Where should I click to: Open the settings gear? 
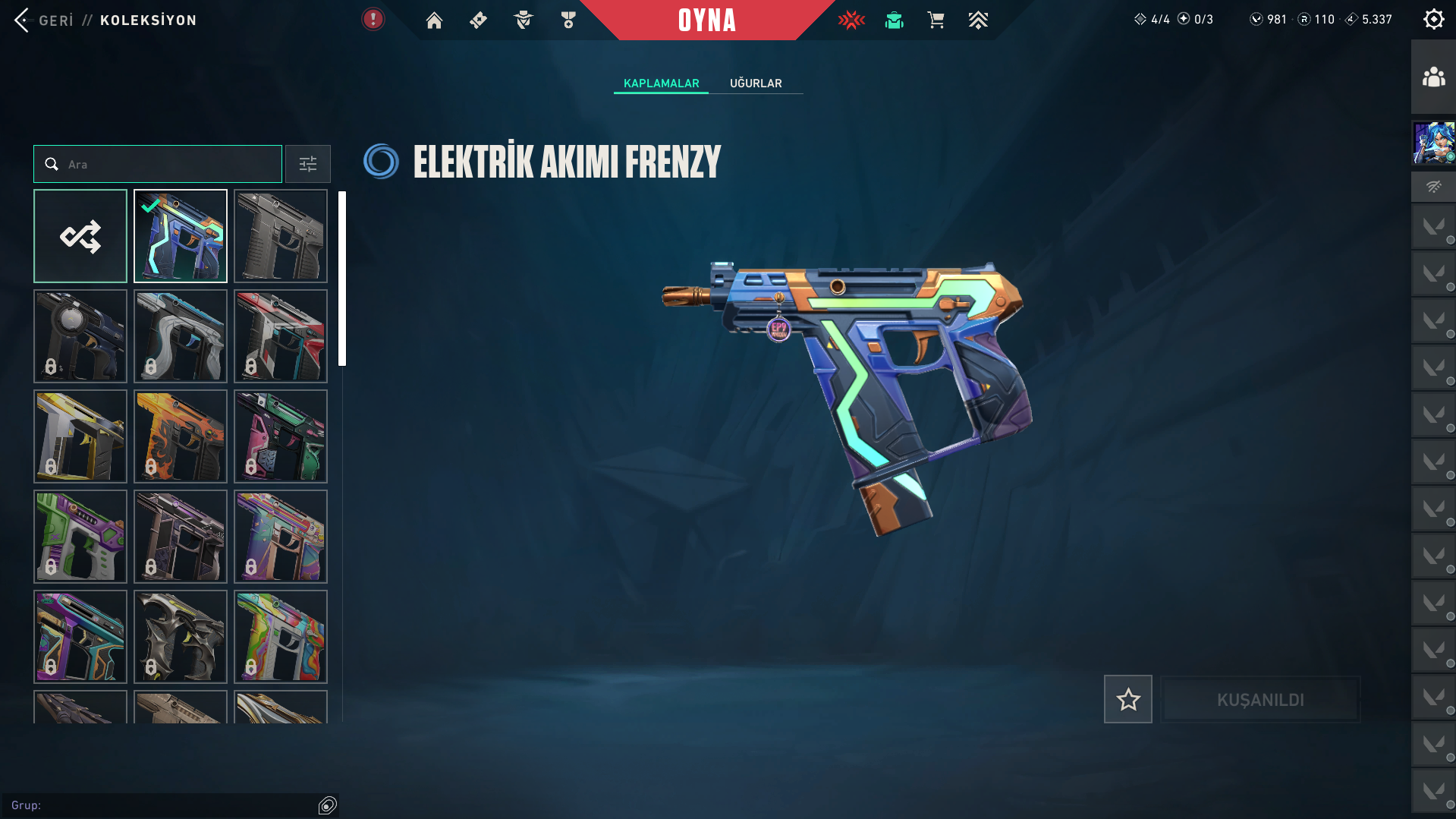1433,20
